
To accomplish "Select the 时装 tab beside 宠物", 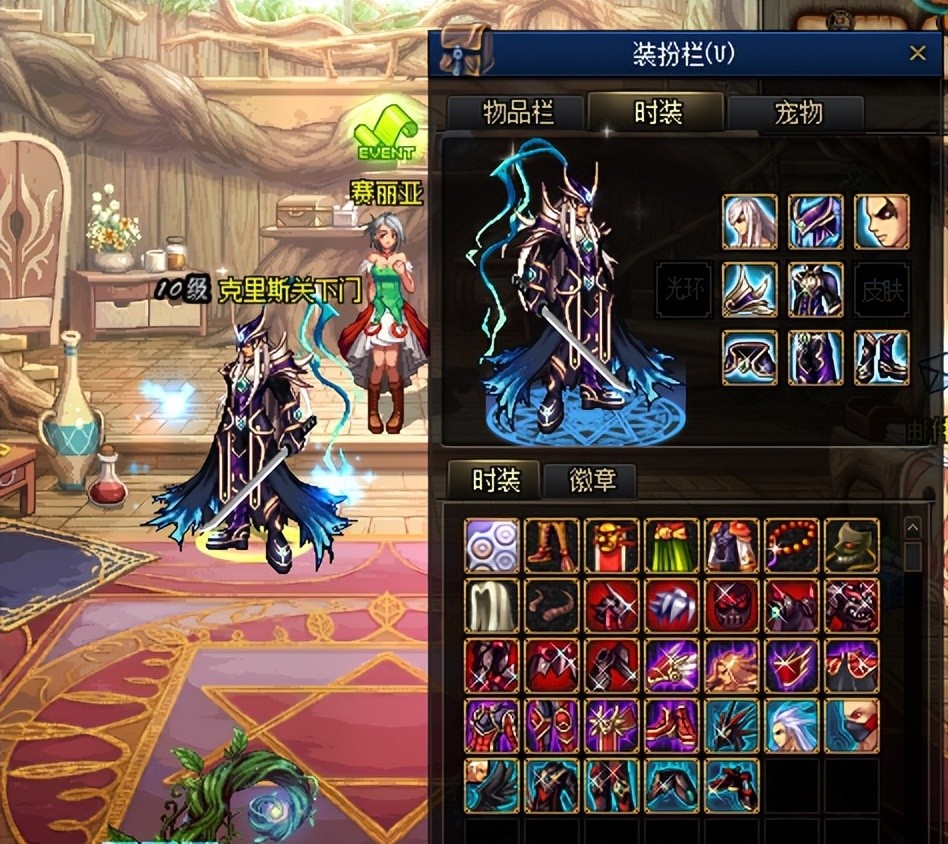I will [657, 112].
